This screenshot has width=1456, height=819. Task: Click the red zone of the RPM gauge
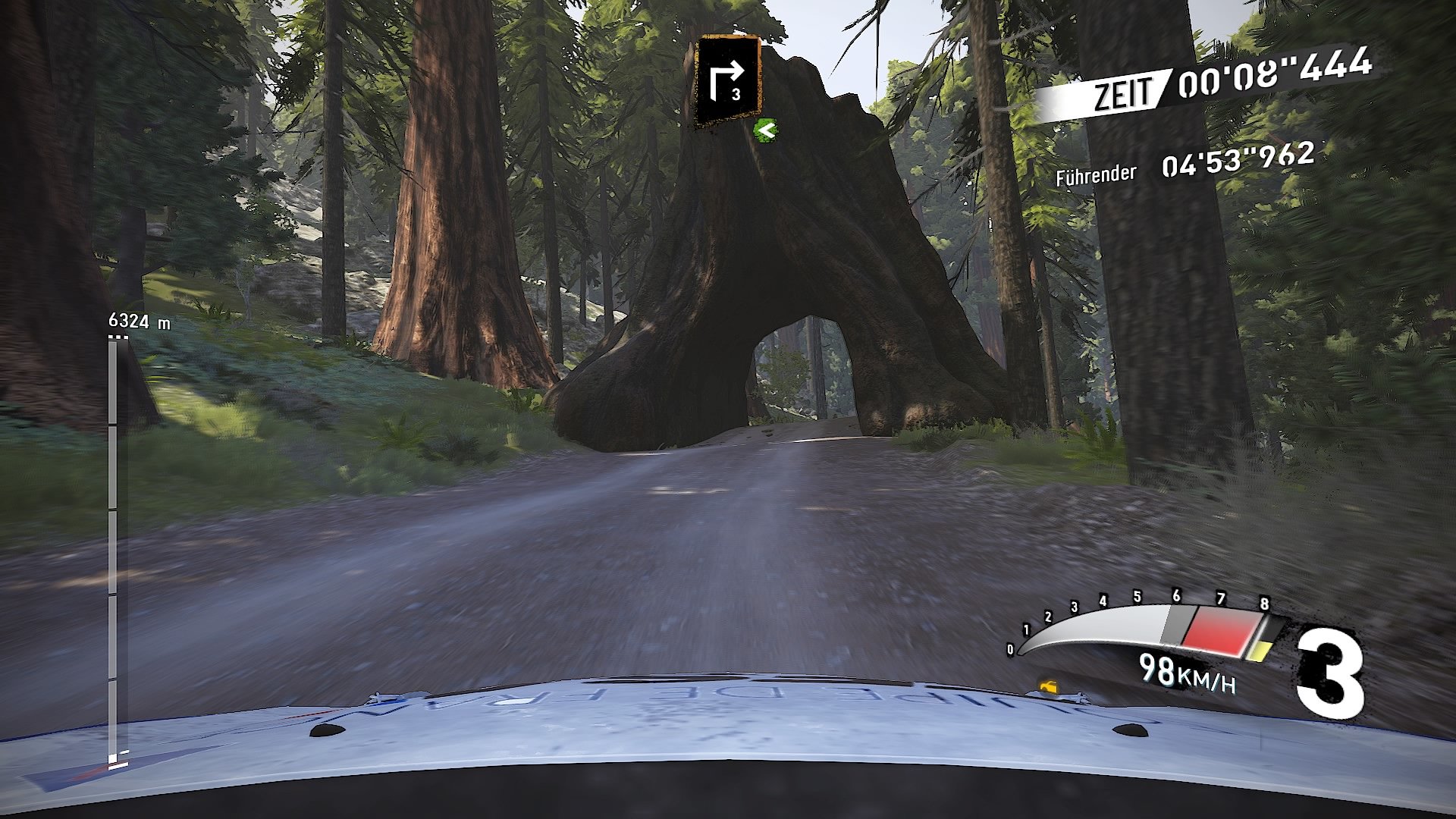pyautogui.click(x=1221, y=629)
